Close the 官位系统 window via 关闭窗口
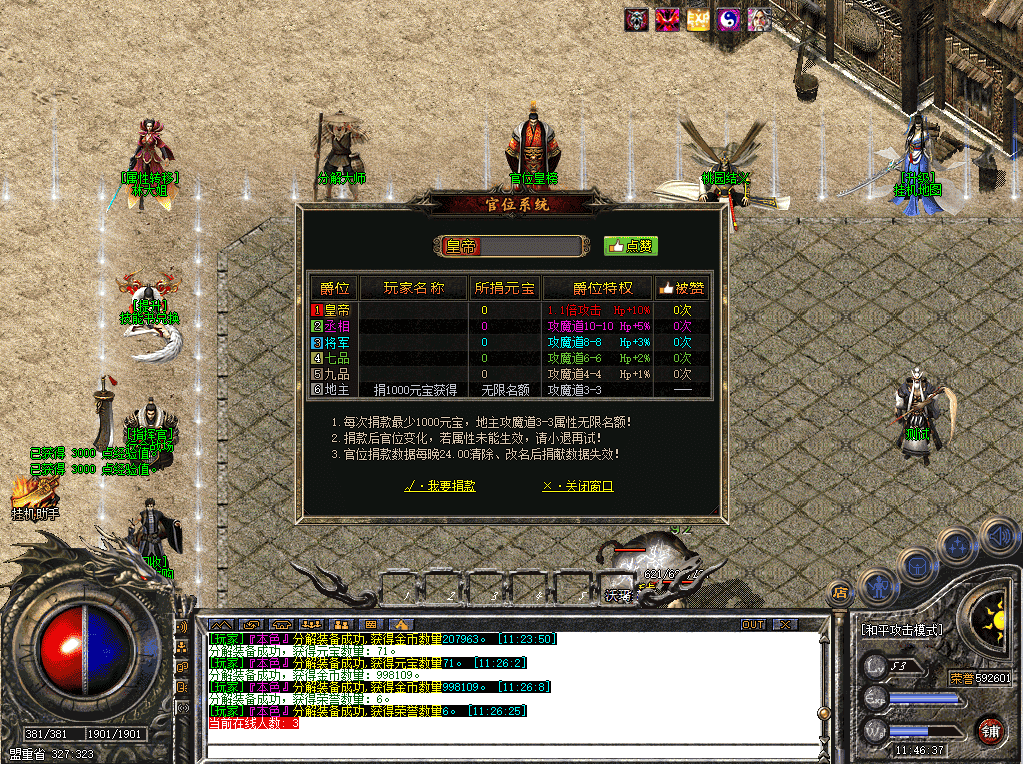The width and height of the screenshot is (1023, 764). [x=577, y=486]
